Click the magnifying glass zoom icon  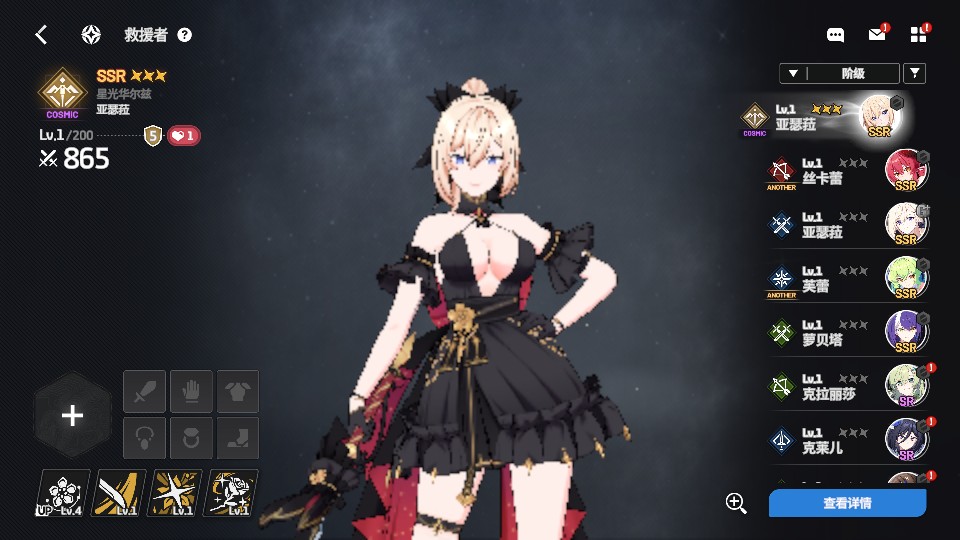click(737, 503)
